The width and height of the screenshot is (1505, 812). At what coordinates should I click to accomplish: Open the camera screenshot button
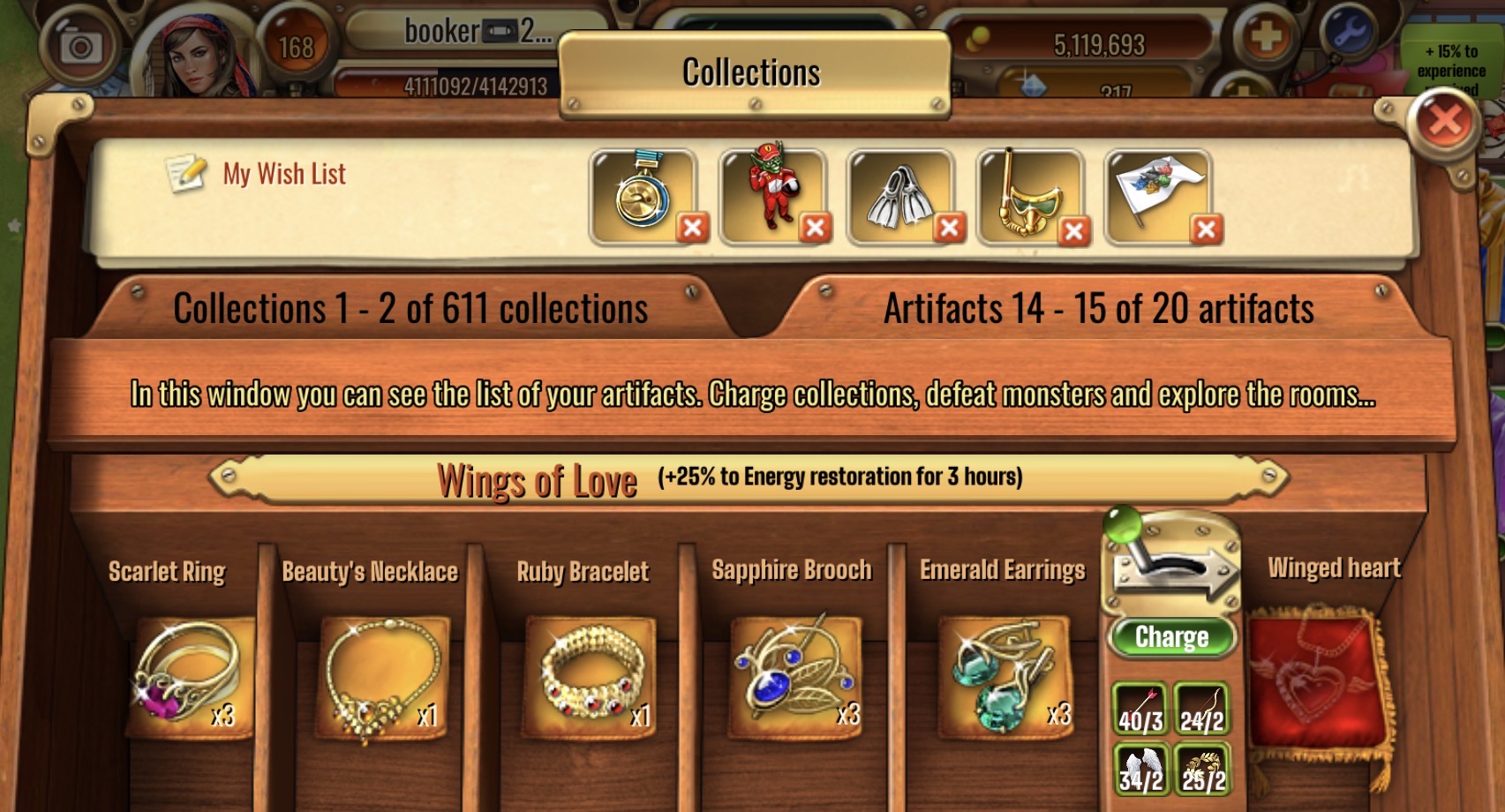pos(80,46)
